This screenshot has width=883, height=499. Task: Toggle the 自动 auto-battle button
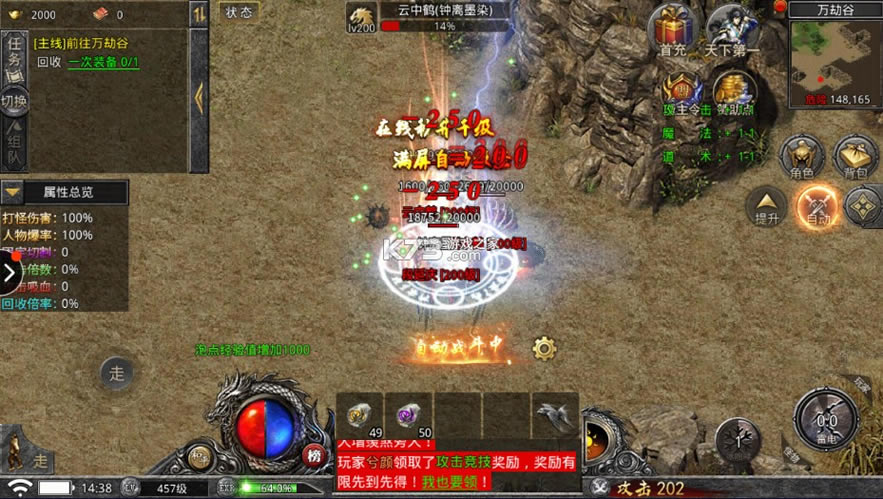817,205
